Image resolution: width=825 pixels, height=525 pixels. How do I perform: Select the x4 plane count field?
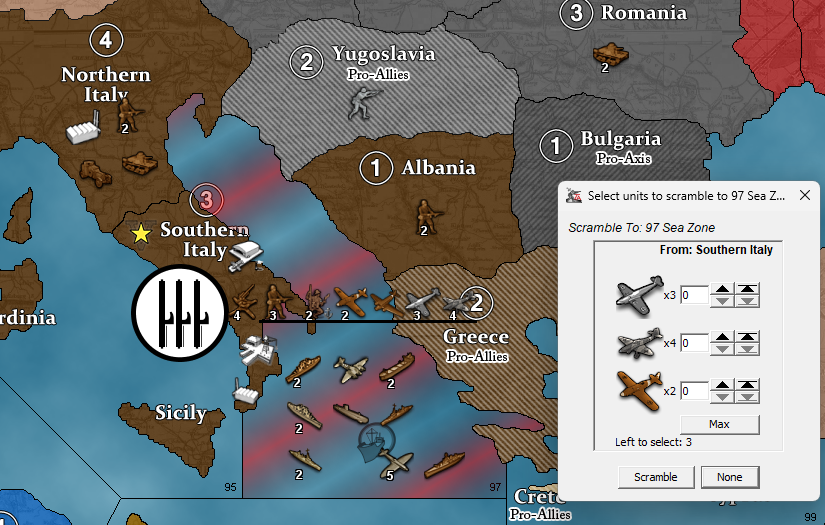(695, 343)
